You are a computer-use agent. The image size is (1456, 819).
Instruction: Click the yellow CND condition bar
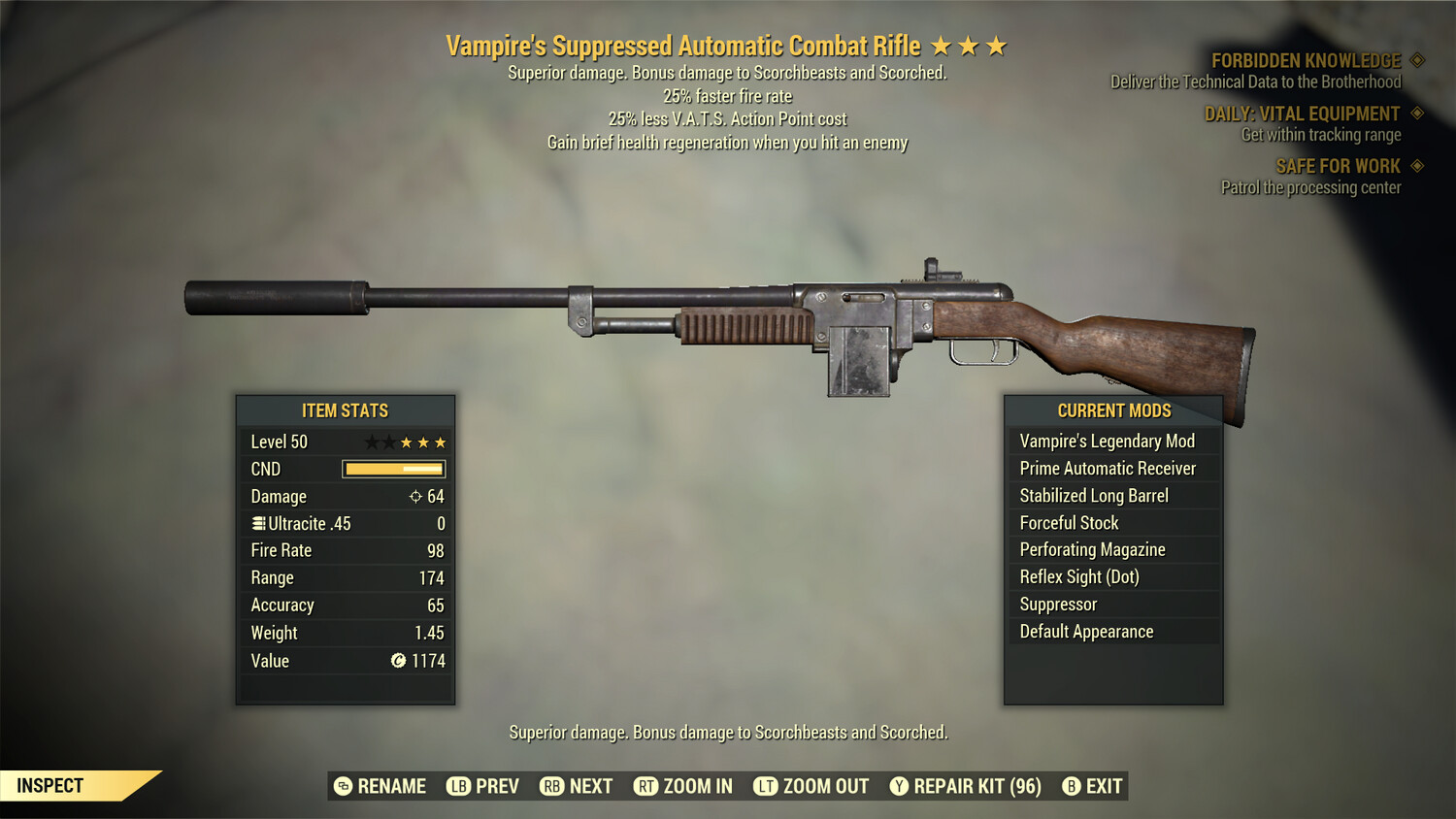point(393,469)
